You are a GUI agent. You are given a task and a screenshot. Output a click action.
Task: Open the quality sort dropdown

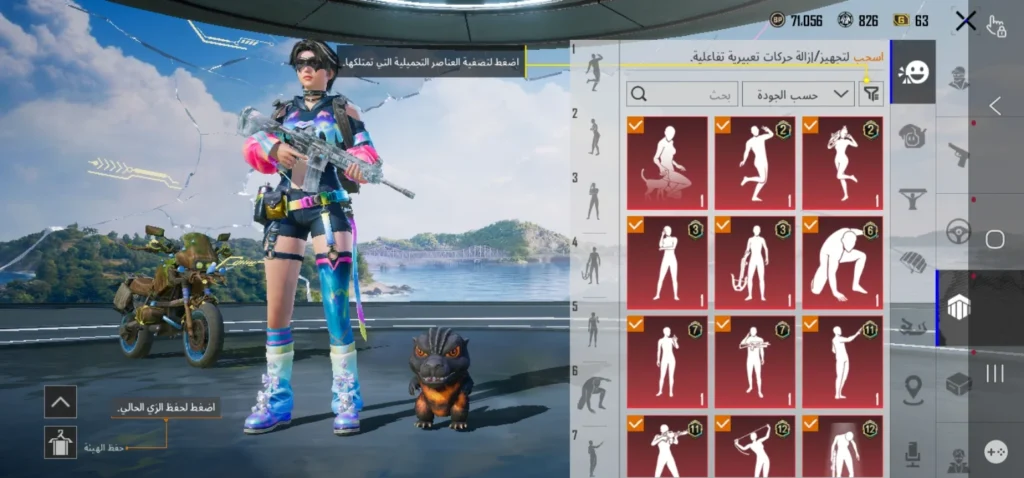click(x=798, y=94)
